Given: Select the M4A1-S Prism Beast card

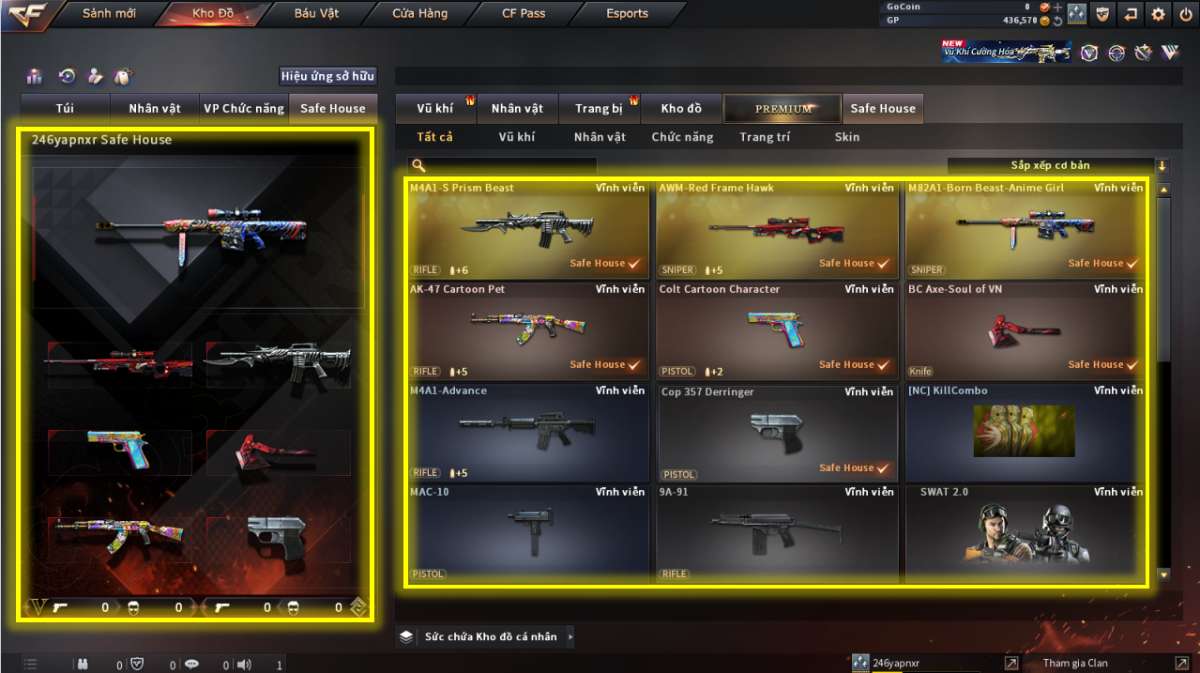Looking at the screenshot, I should [528, 228].
